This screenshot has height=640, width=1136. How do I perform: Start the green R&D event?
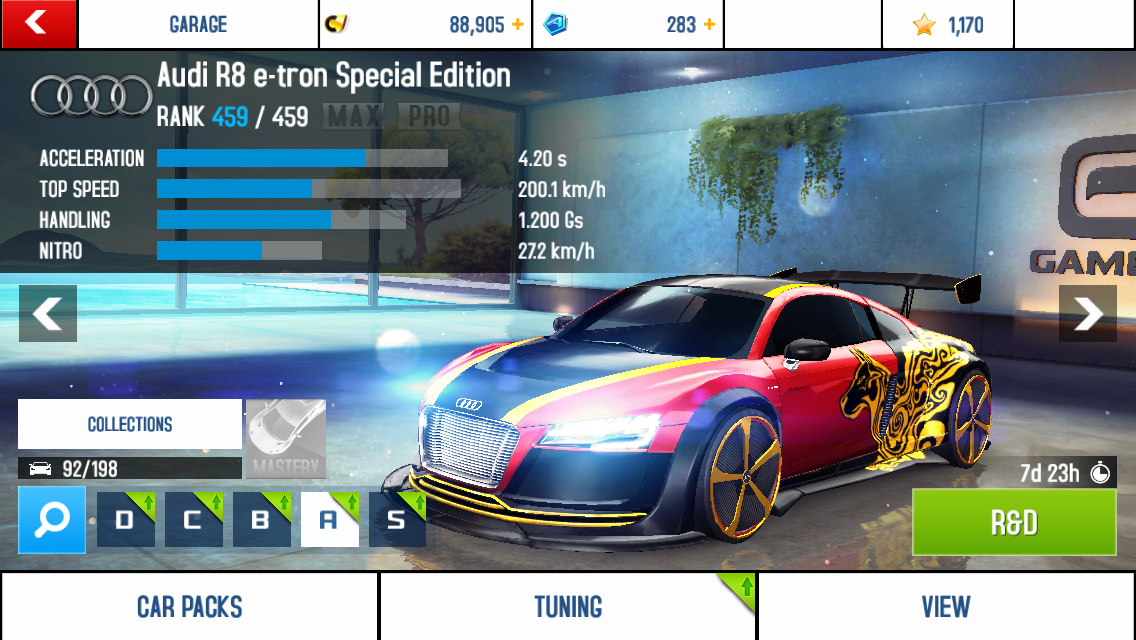point(1014,522)
